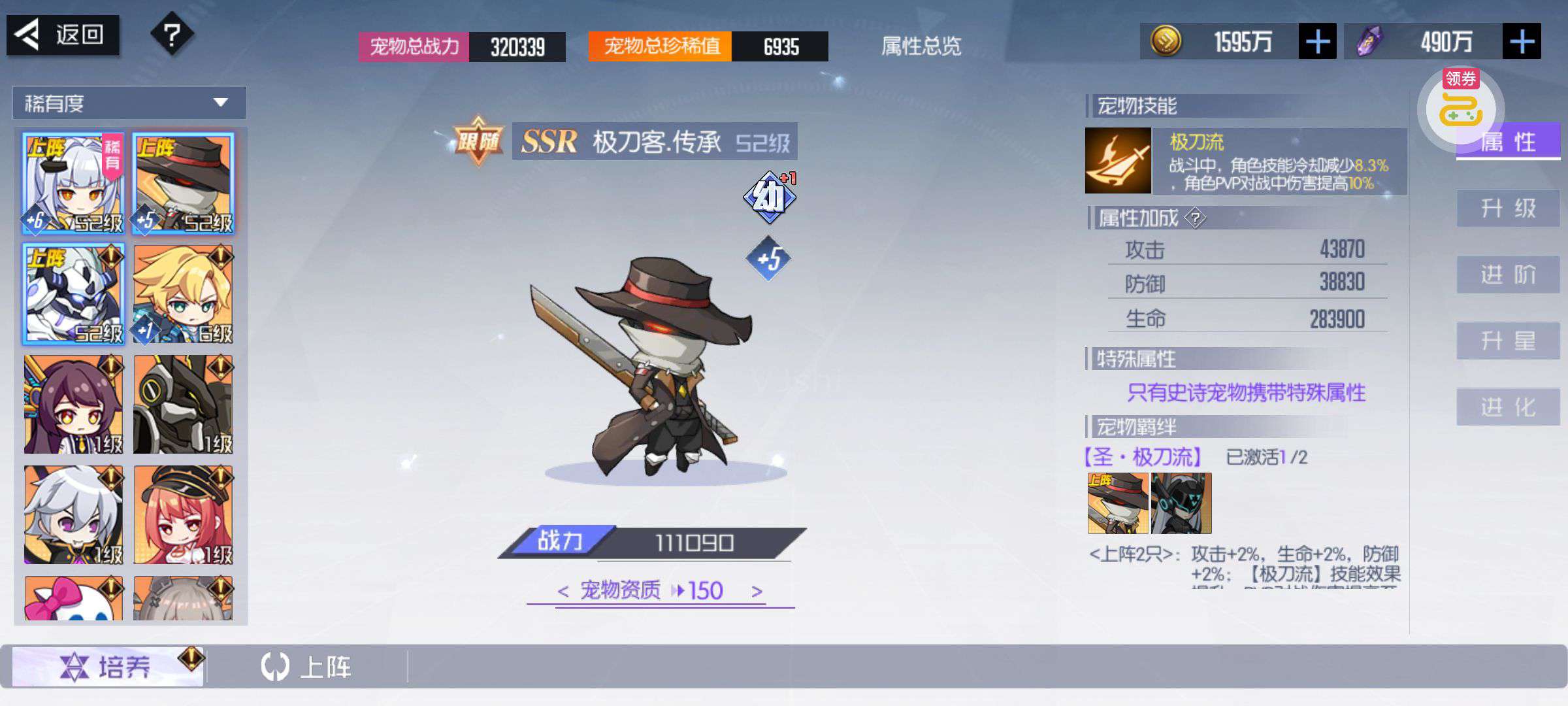Open the question mark help button
Viewport: 1568px width, 706px height.
click(171, 35)
